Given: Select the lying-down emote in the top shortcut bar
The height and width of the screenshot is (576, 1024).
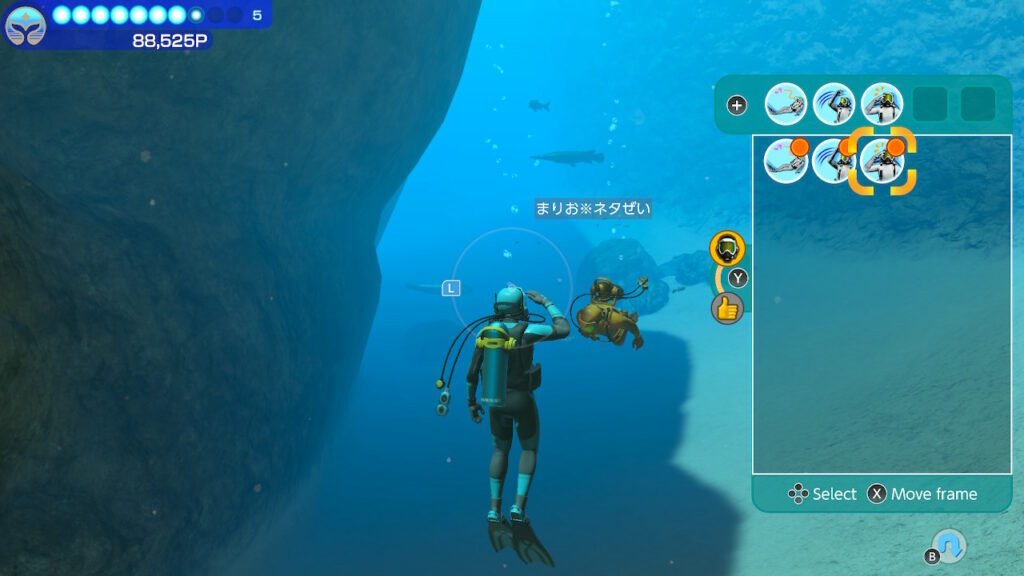Looking at the screenshot, I should 786,104.
